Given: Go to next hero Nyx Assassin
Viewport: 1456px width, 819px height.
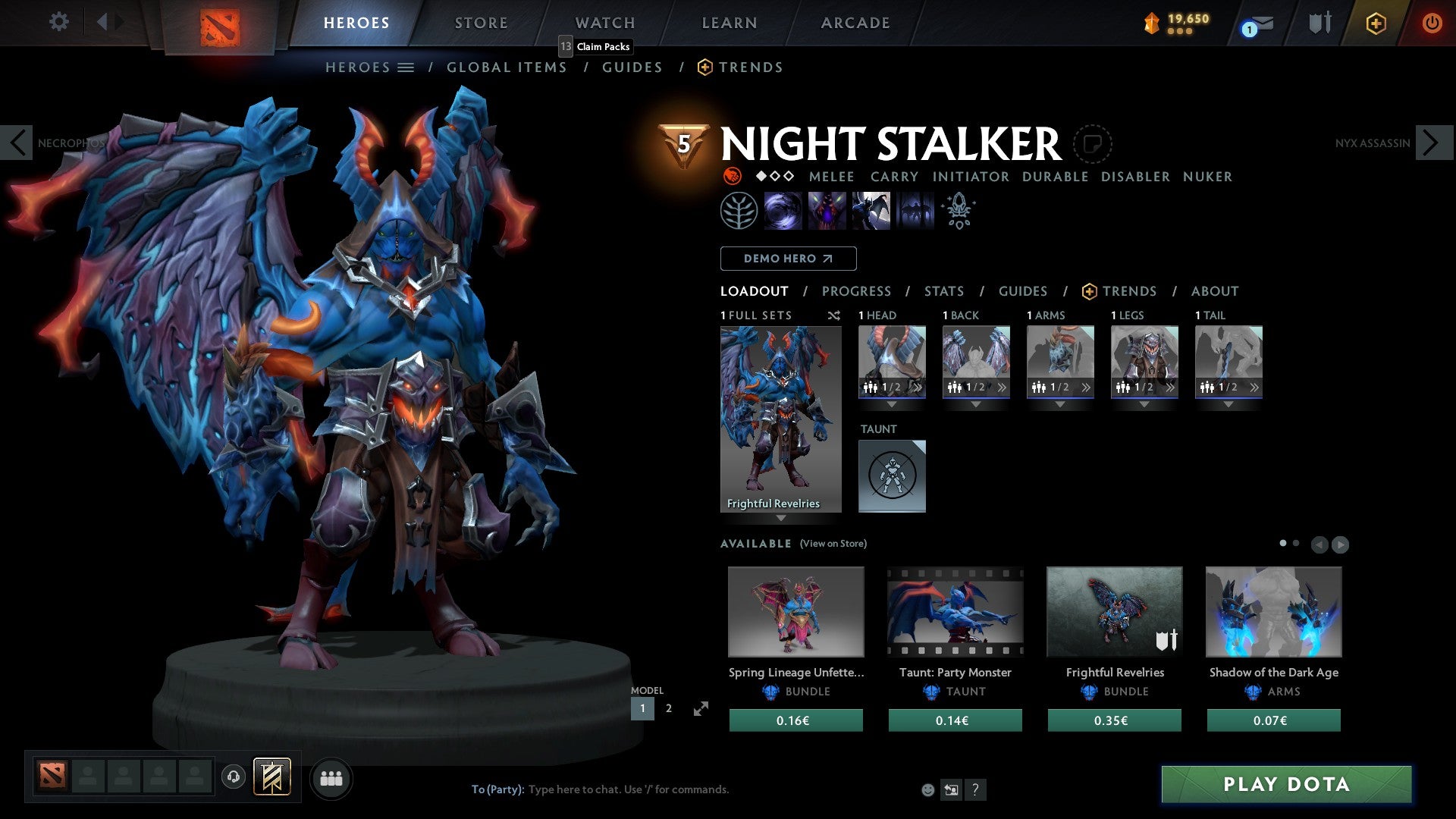Looking at the screenshot, I should click(x=1432, y=143).
